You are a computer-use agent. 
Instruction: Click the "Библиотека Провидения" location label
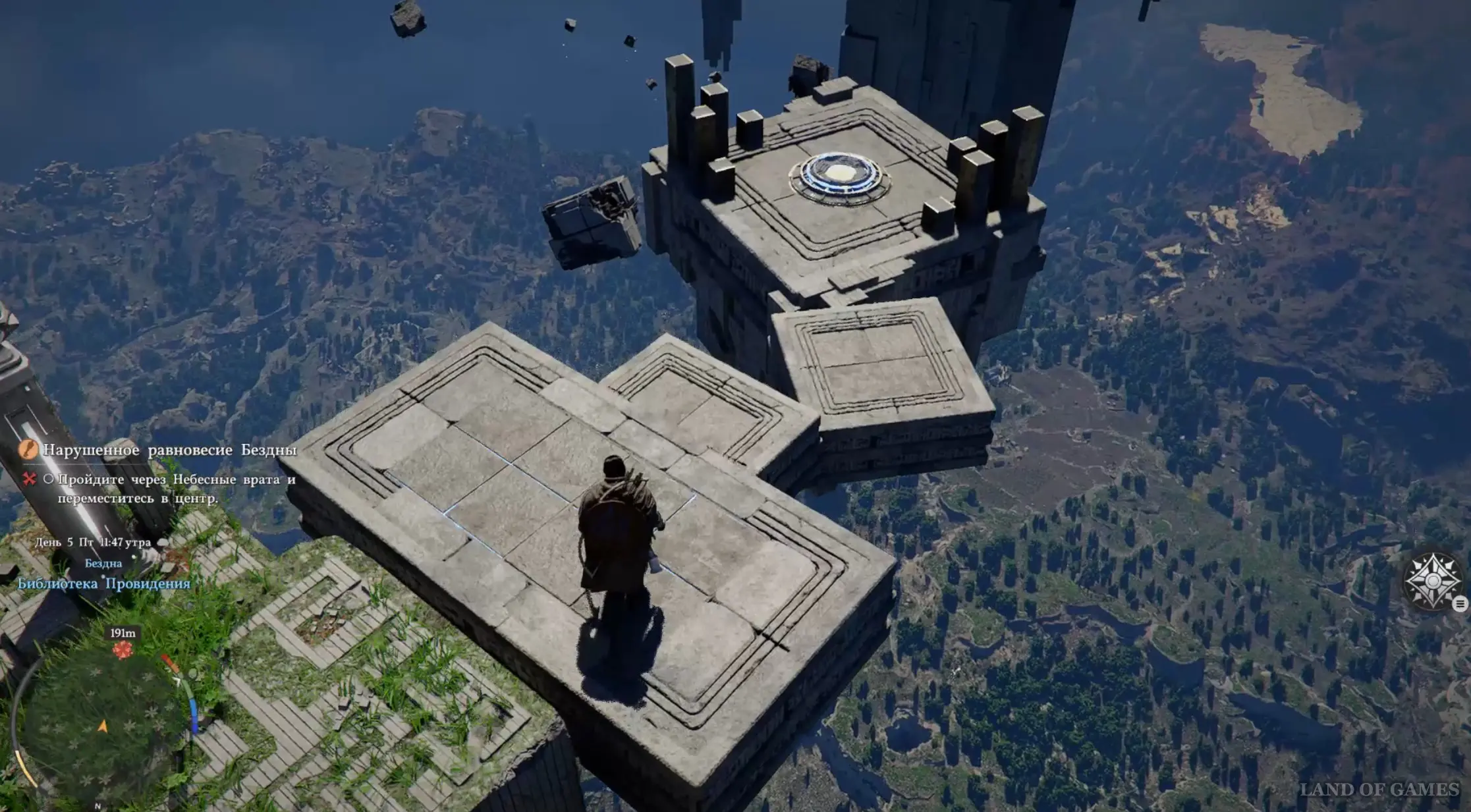pyautogui.click(x=103, y=583)
